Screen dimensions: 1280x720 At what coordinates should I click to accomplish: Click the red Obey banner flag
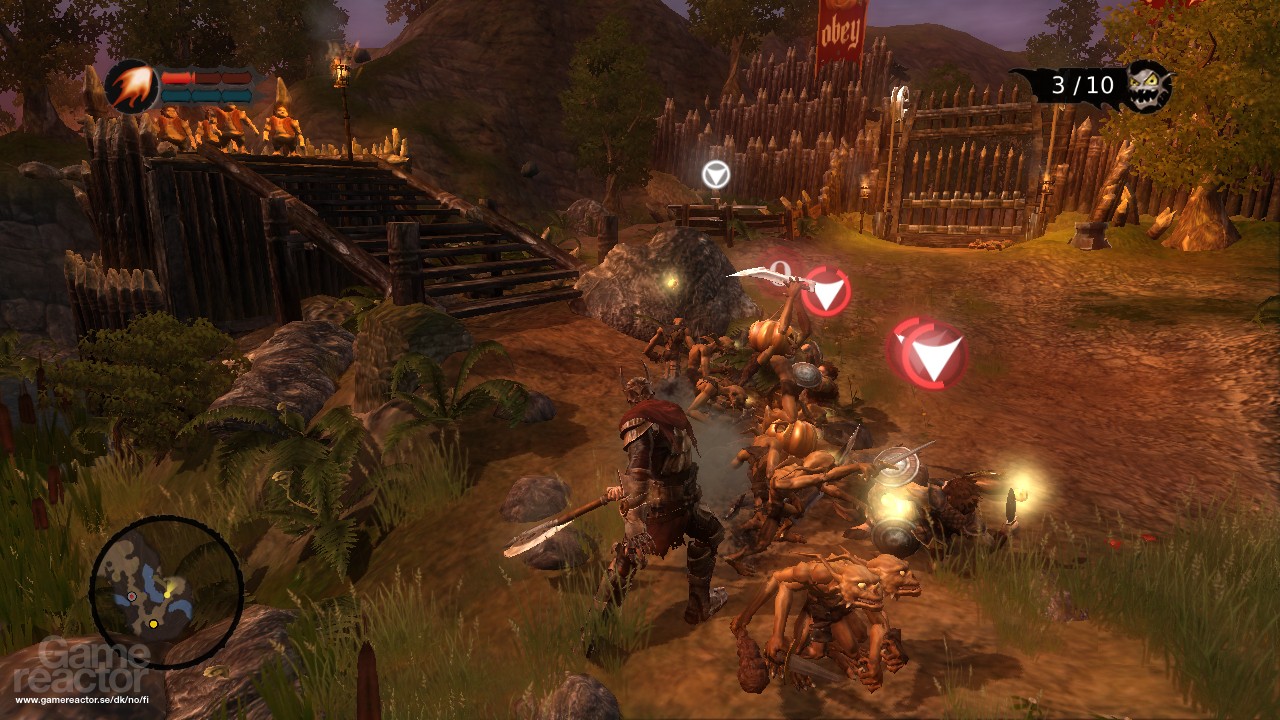(x=841, y=30)
